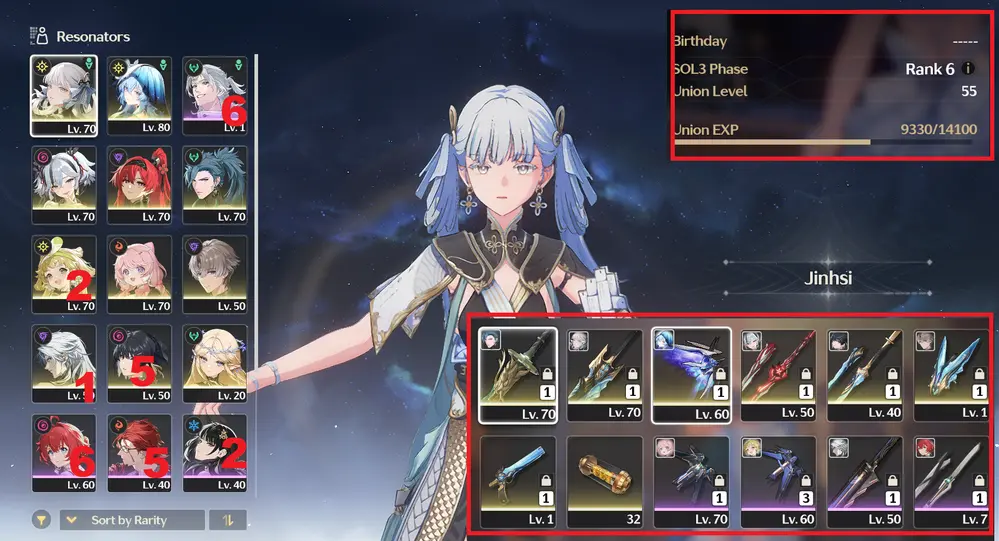Select the golden broadblade weapon at Lv. 70
999x541 pixels.
pyautogui.click(x=519, y=373)
